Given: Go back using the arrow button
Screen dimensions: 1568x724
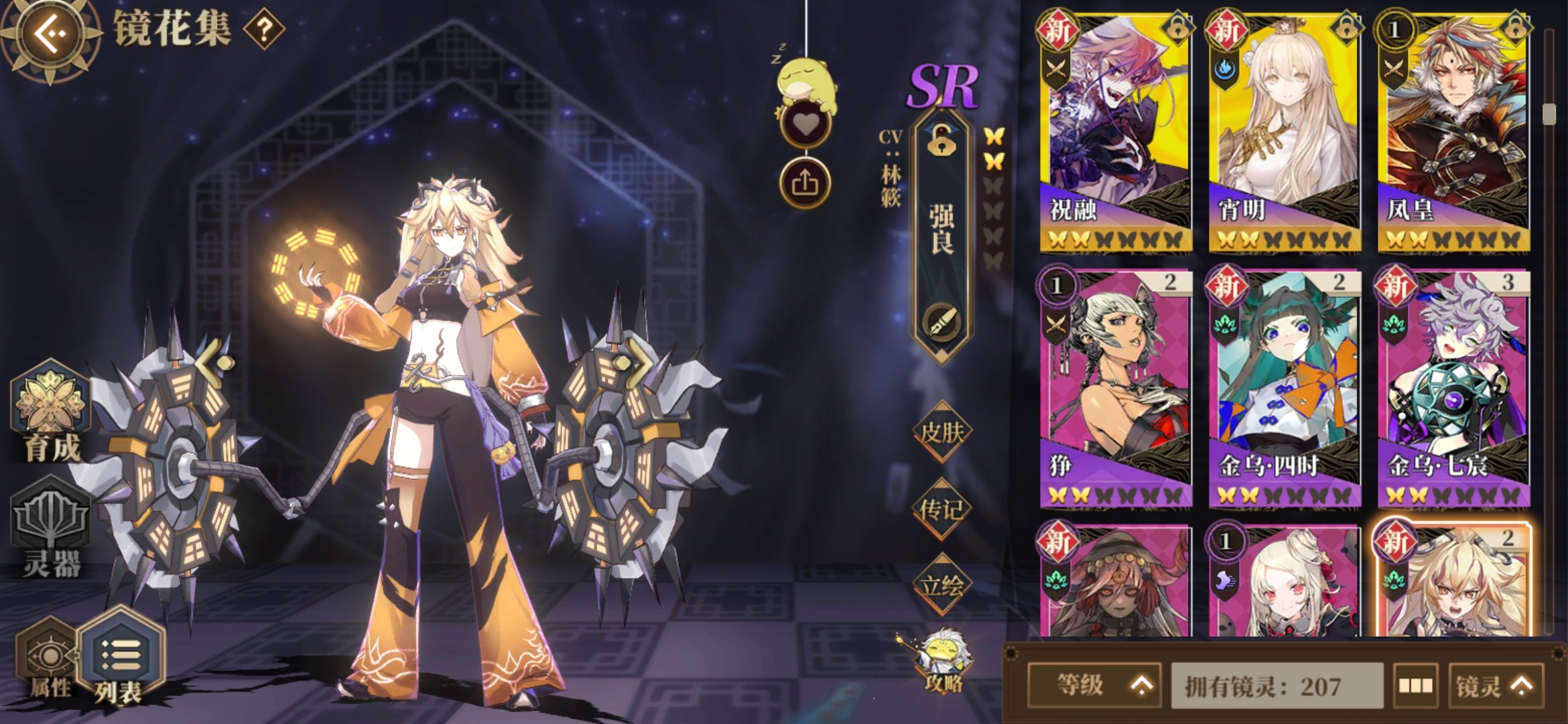Looking at the screenshot, I should [50, 34].
